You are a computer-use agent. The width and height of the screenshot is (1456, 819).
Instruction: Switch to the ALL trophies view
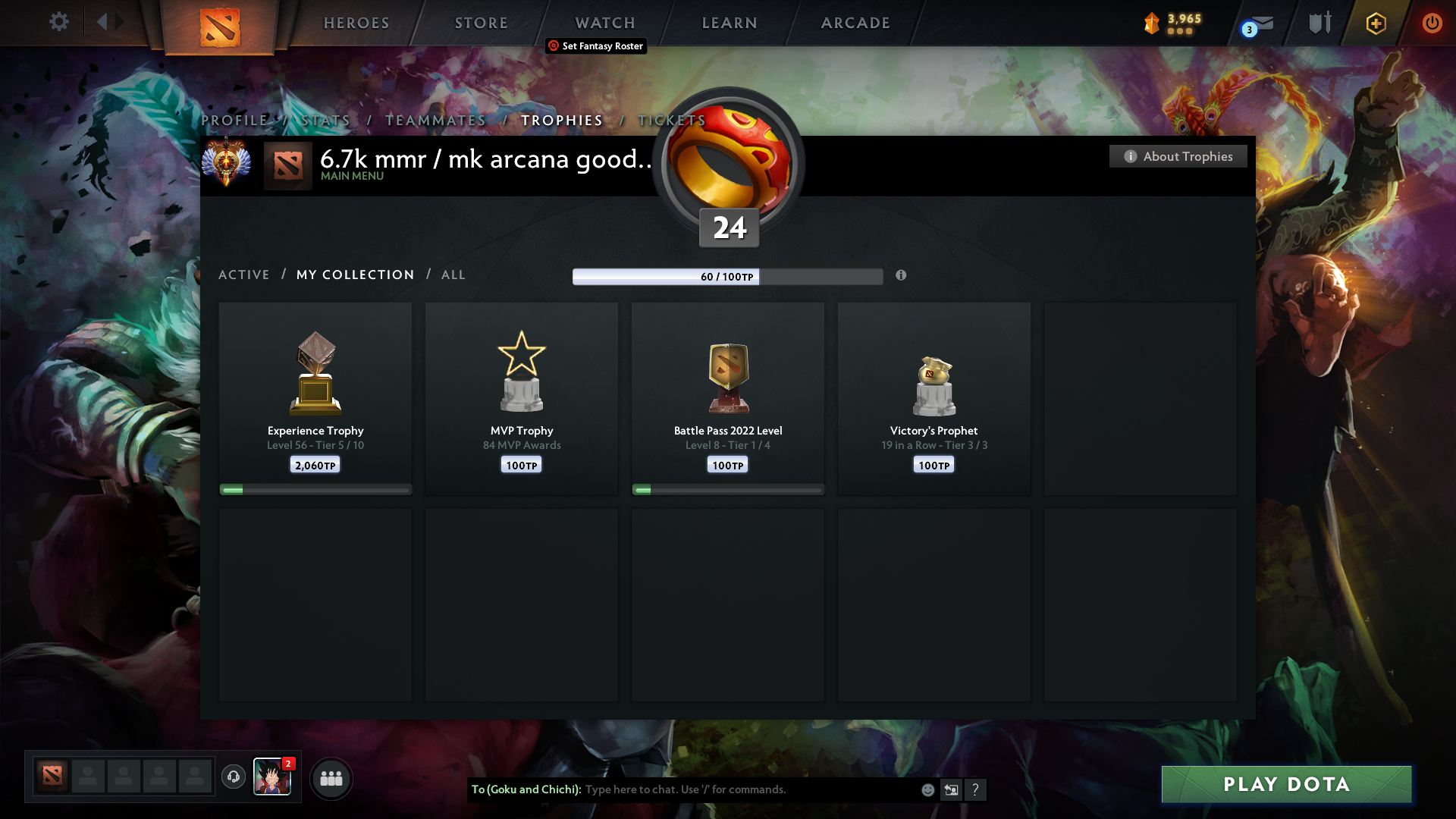[453, 275]
